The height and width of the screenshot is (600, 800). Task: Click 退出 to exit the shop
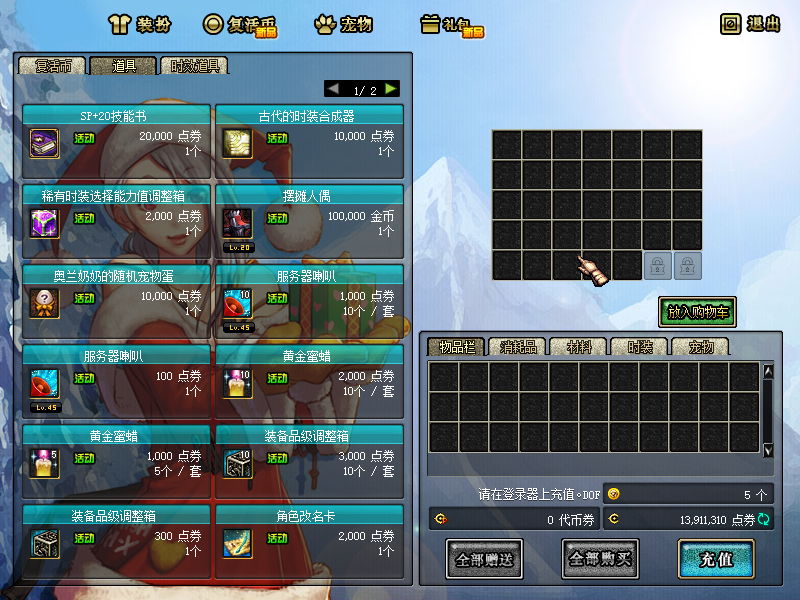pos(750,24)
